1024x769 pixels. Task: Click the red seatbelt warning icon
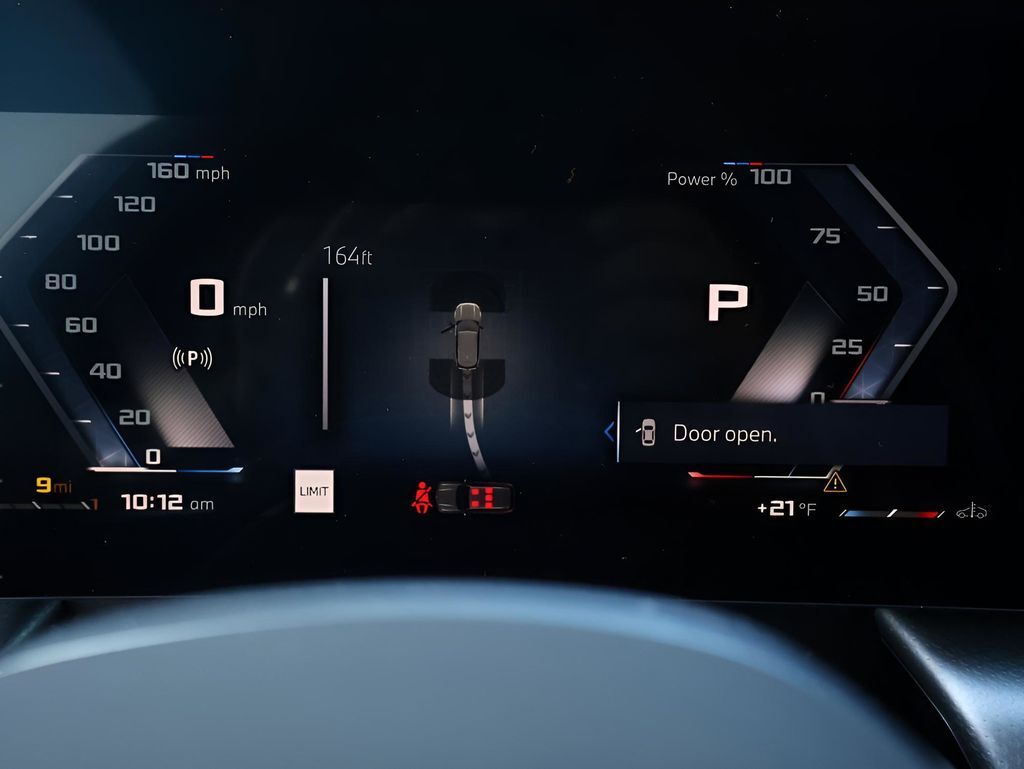click(x=423, y=497)
